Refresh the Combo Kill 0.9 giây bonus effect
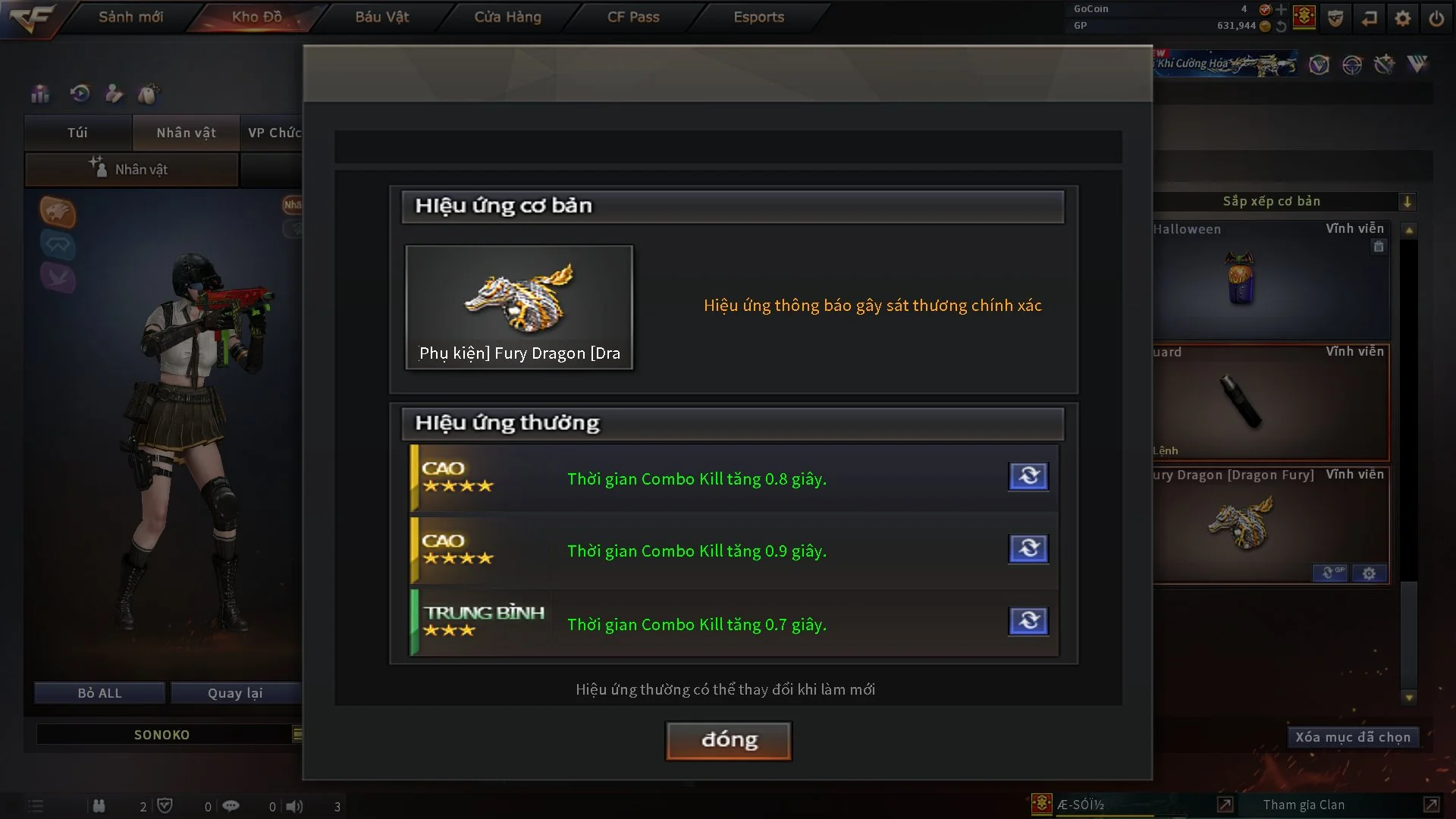 [1028, 549]
